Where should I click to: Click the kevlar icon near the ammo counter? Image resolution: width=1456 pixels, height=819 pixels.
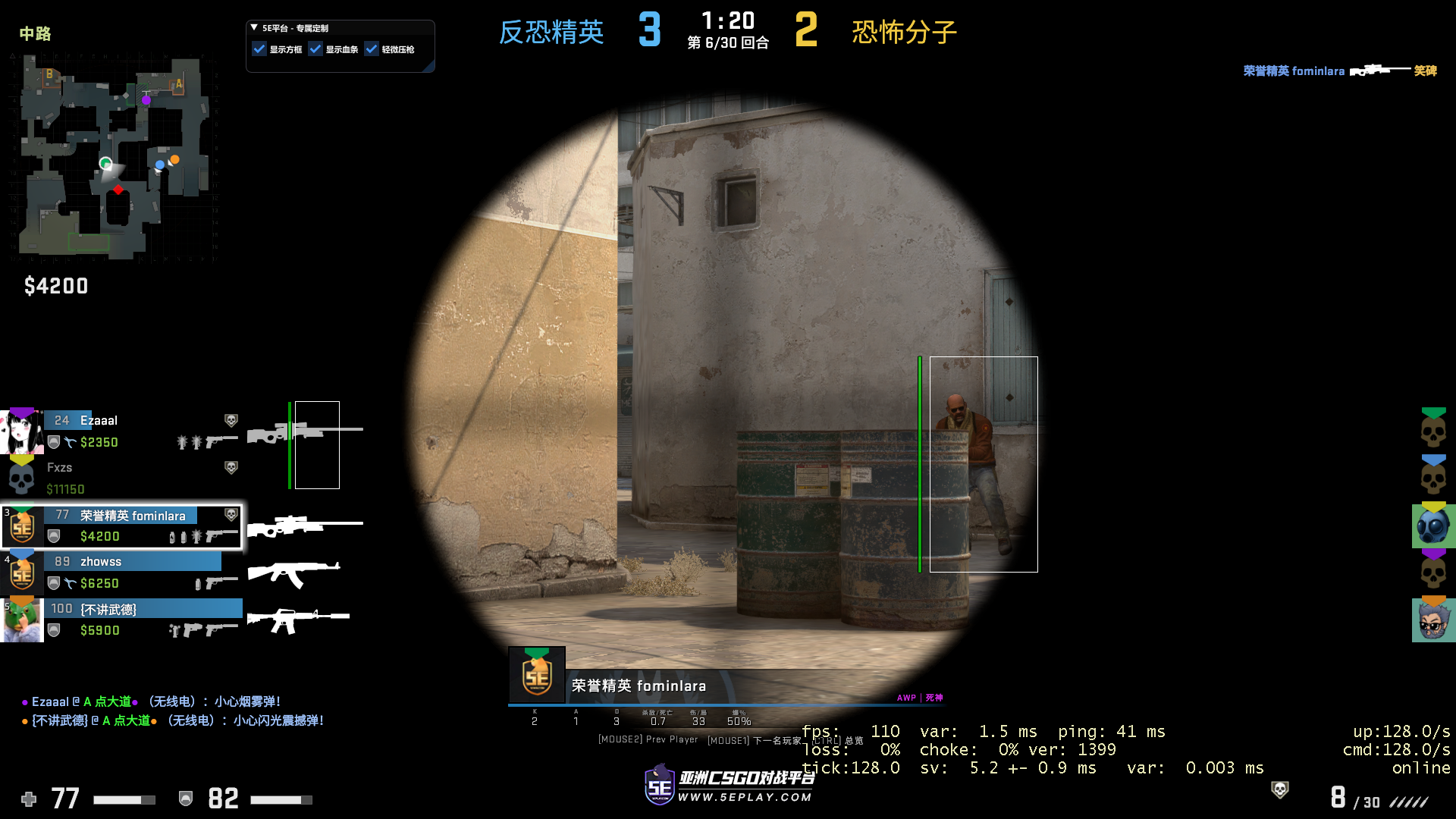185,799
